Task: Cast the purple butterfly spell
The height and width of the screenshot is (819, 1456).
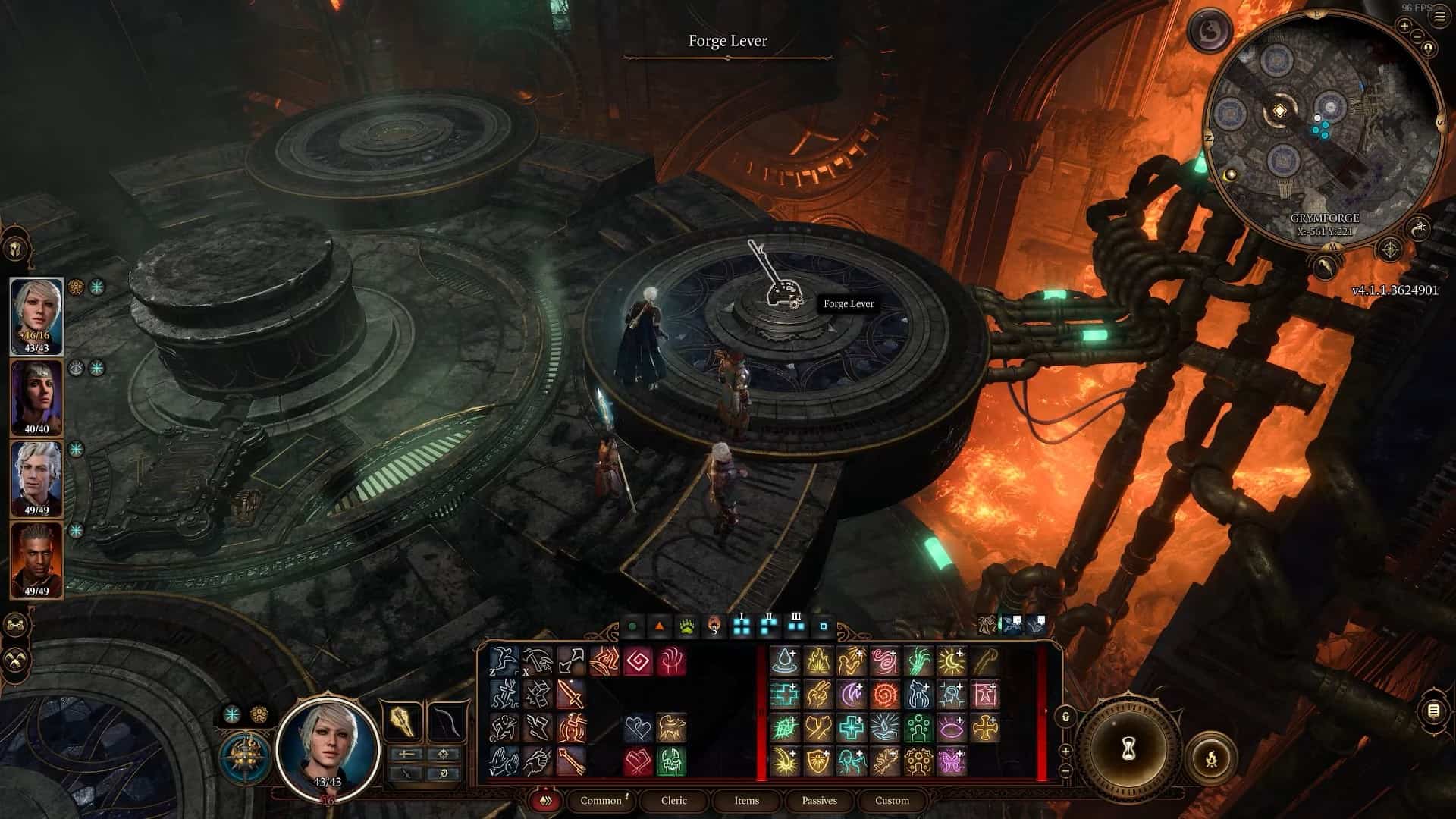Action: pos(951,761)
